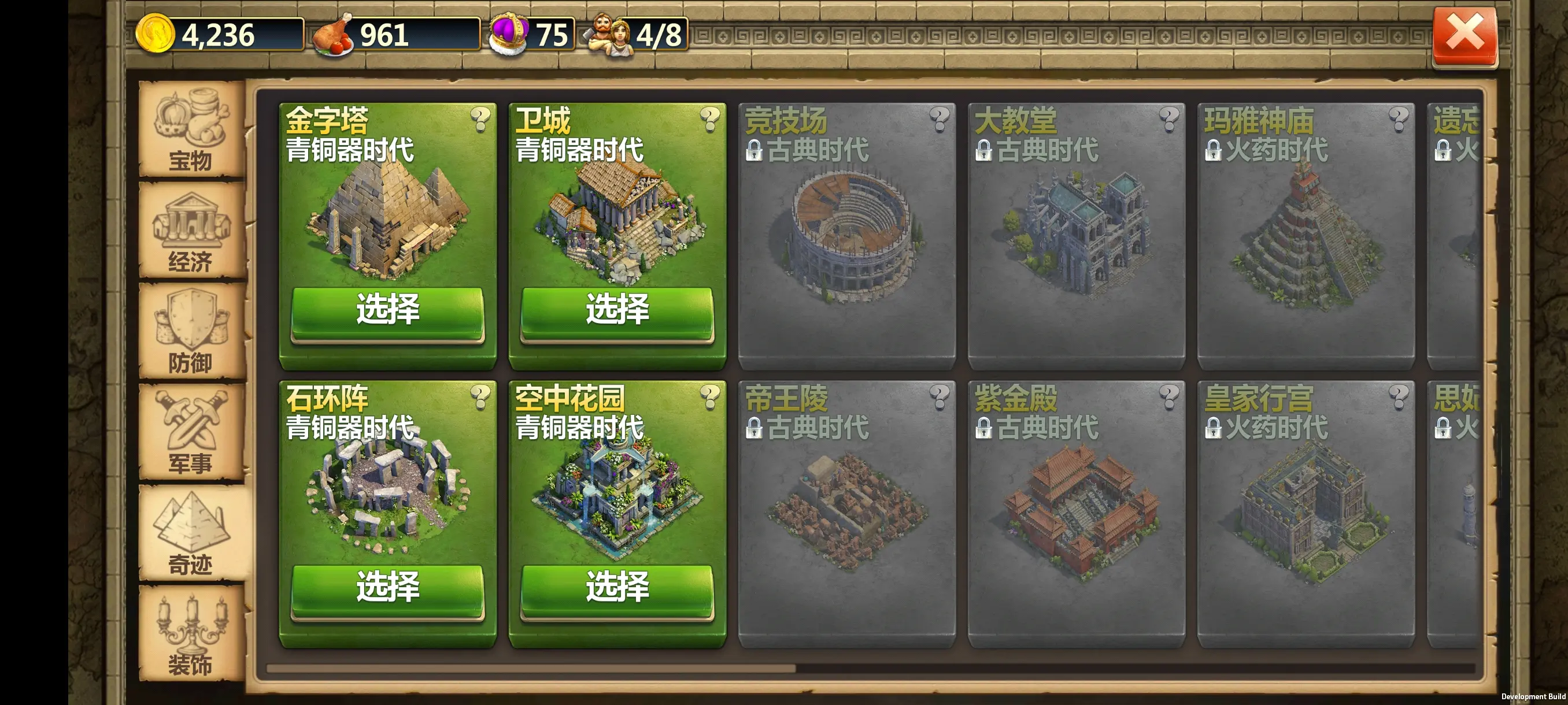Switch to the 宝物 treasures tab
The image size is (1568, 705).
[x=191, y=129]
